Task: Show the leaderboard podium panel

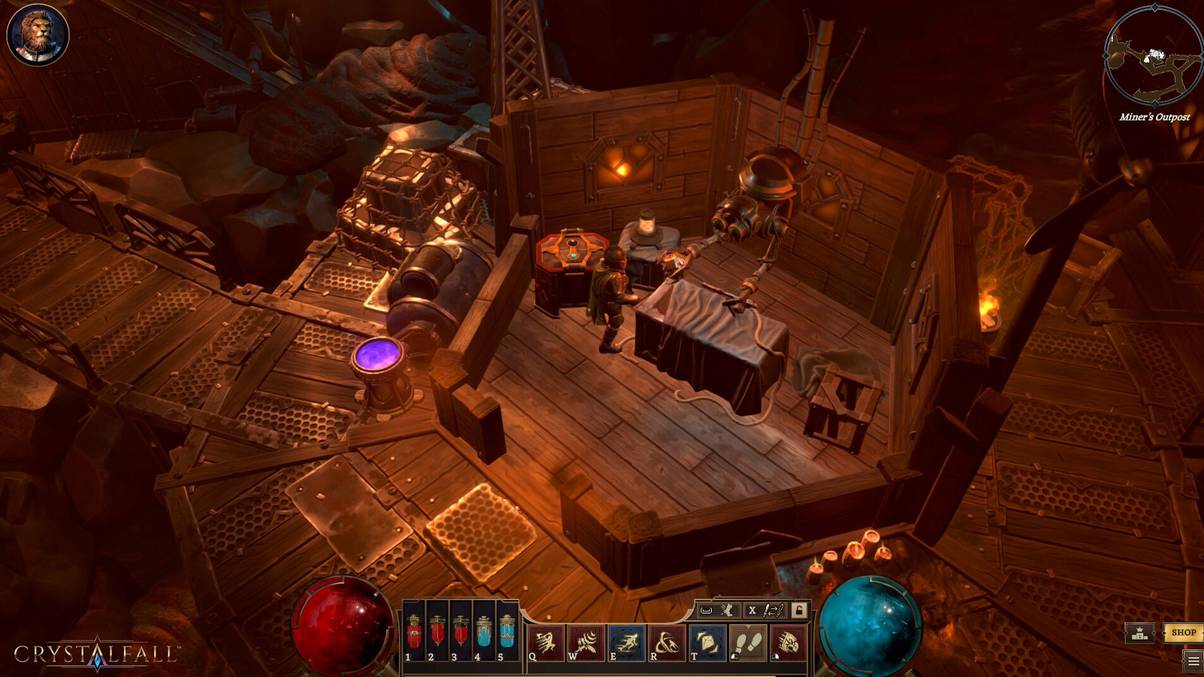Action: coord(1139,633)
